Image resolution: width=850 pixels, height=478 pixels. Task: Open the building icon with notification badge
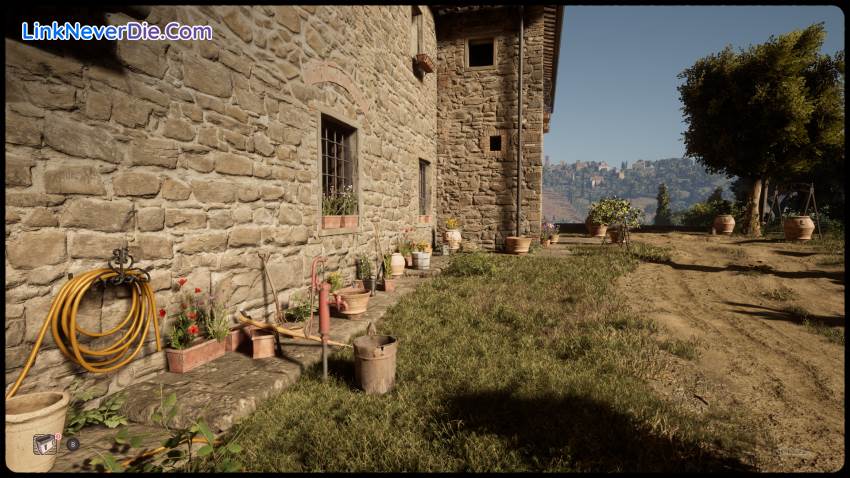tap(45, 444)
